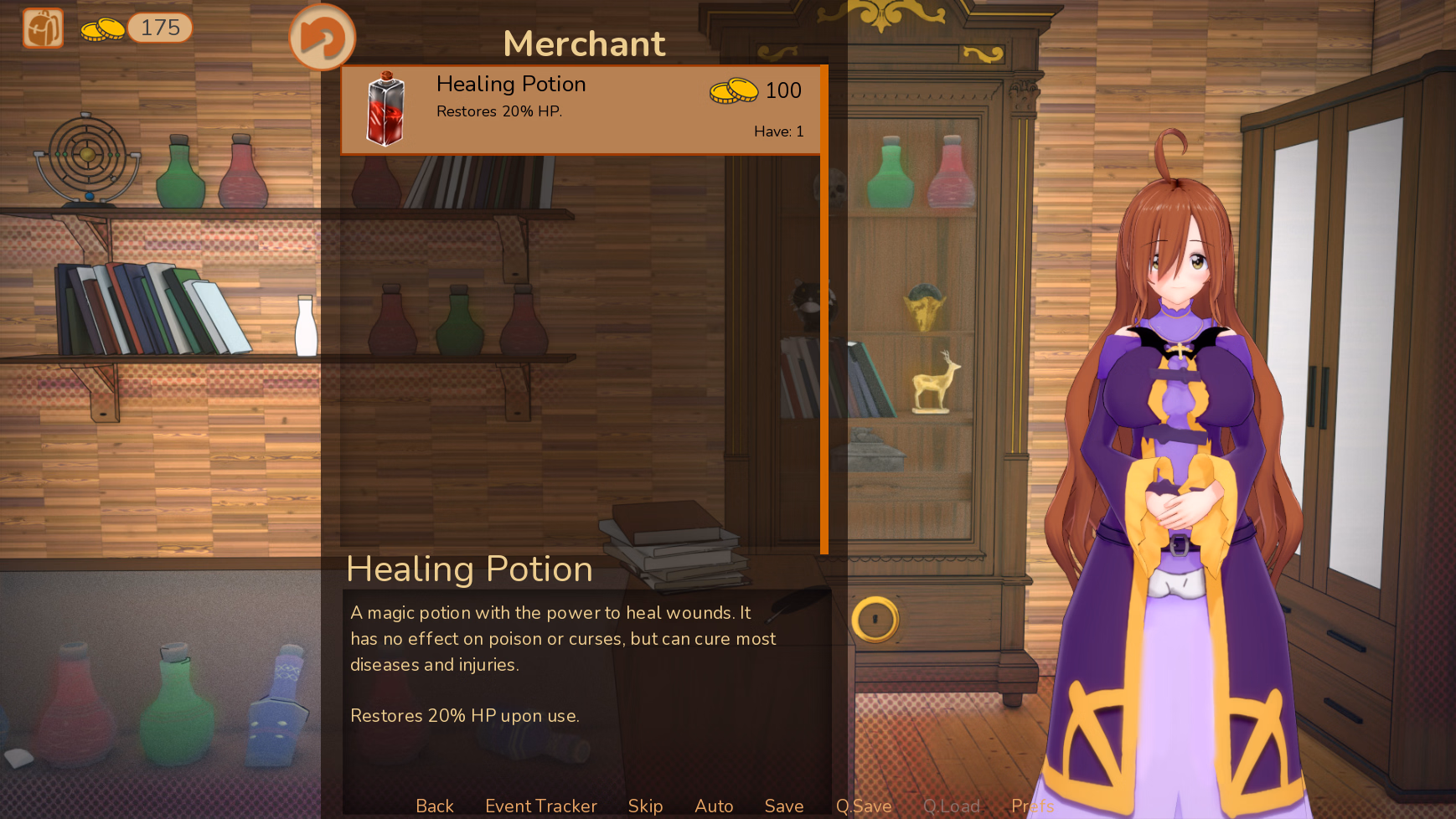1456x819 pixels.
Task: Click the Have: 1 quantity label
Action: [x=778, y=131]
